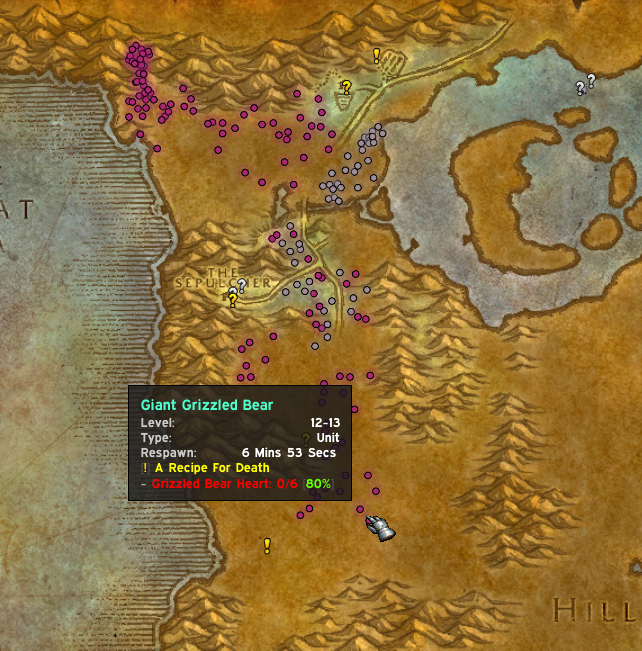This screenshot has height=651, width=642.
Task: Open the yellow question mark at The Sepulcher
Action: (232, 299)
